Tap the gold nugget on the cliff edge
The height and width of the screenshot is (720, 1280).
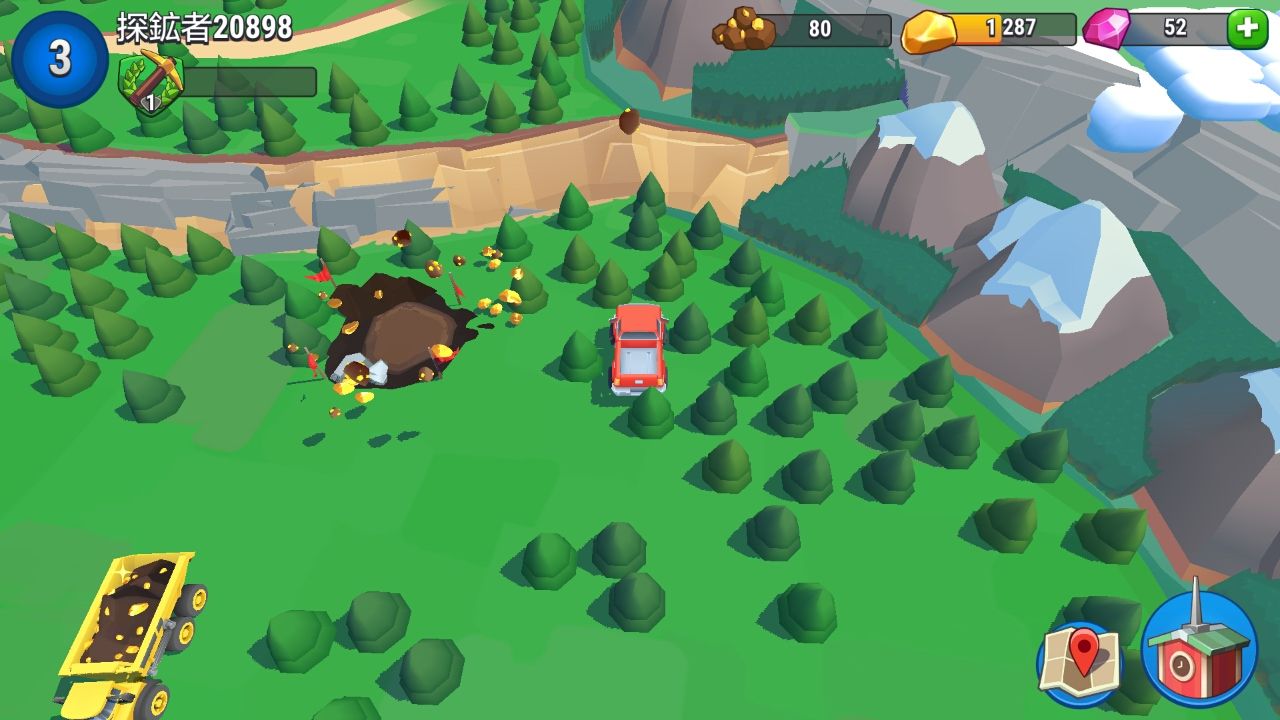pyautogui.click(x=627, y=122)
